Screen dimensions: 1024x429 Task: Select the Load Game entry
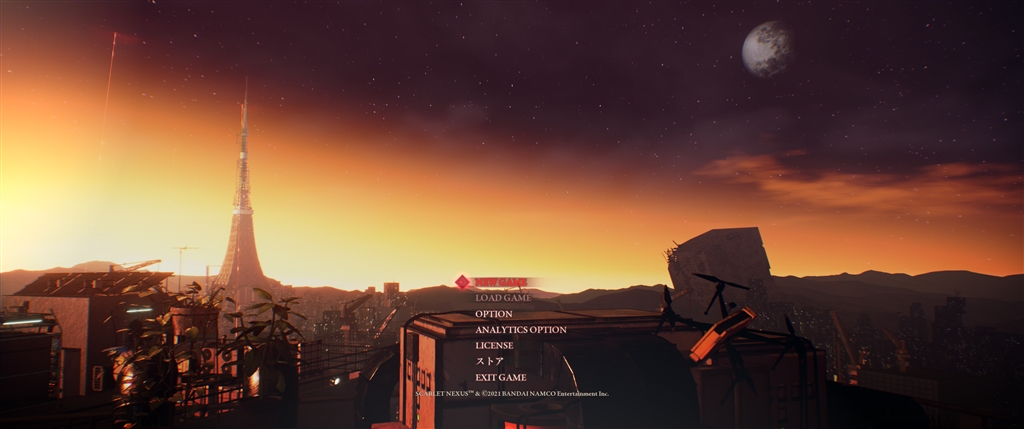(x=503, y=298)
